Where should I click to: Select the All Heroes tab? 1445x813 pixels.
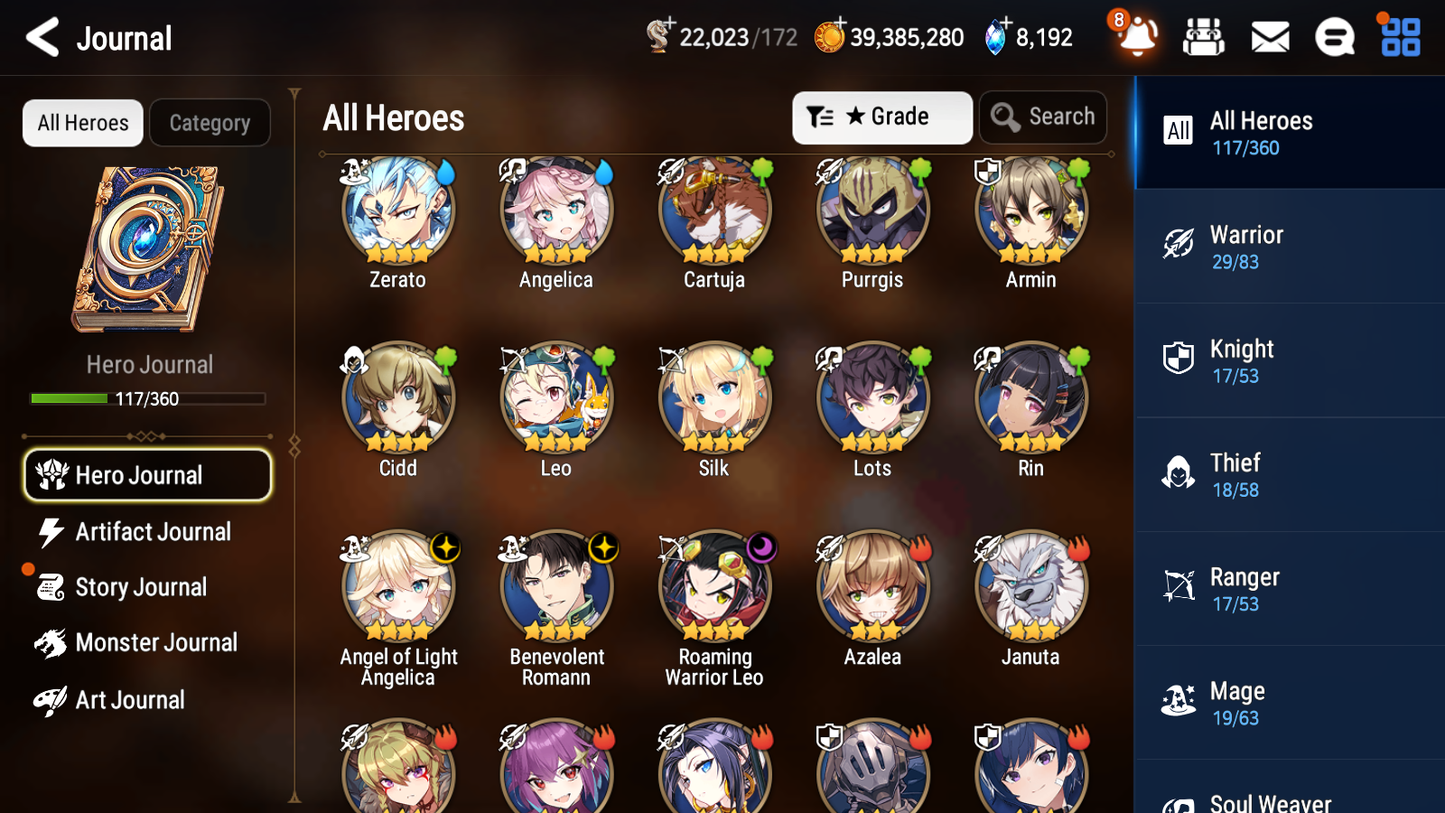tap(82, 122)
